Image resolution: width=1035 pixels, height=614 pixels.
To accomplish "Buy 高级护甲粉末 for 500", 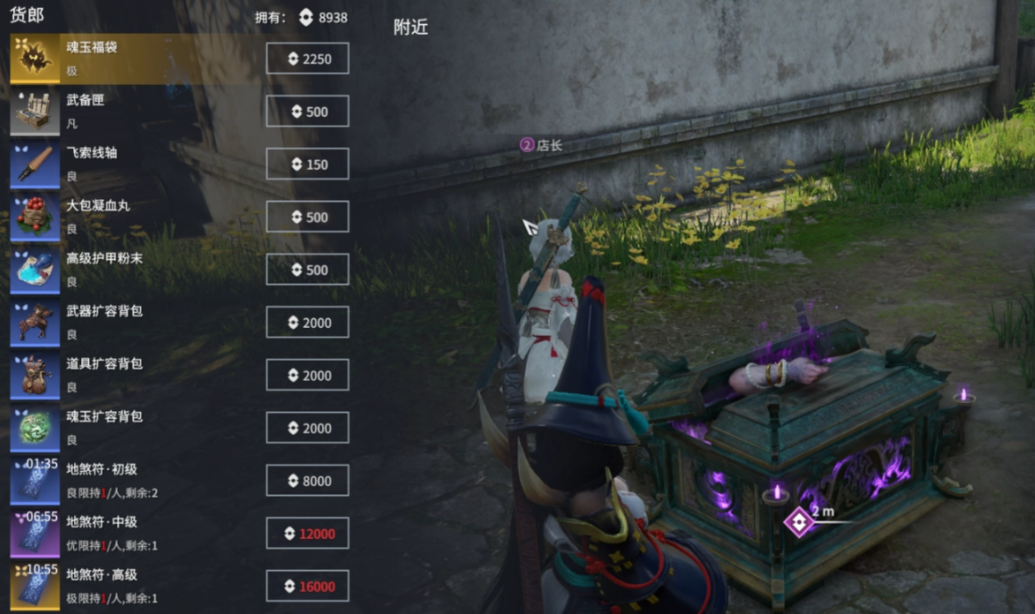I will [307, 270].
